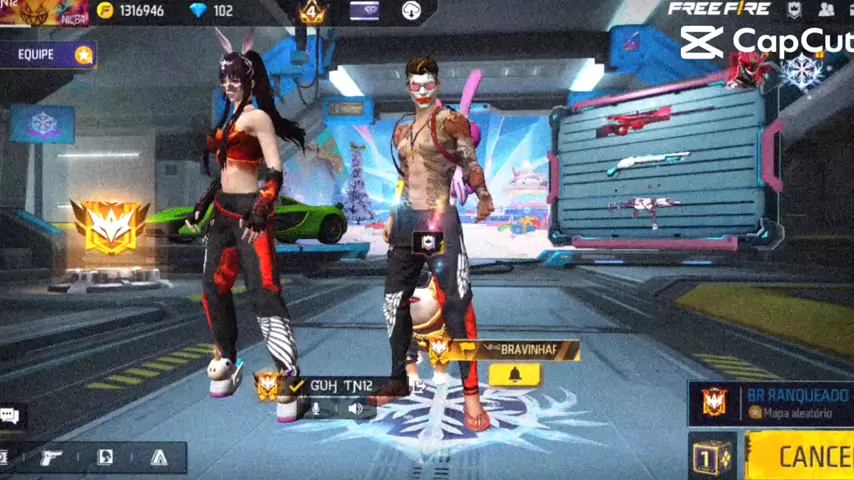Open the chat speech-bubble icon
This screenshot has width=854, height=480.
click(x=11, y=416)
